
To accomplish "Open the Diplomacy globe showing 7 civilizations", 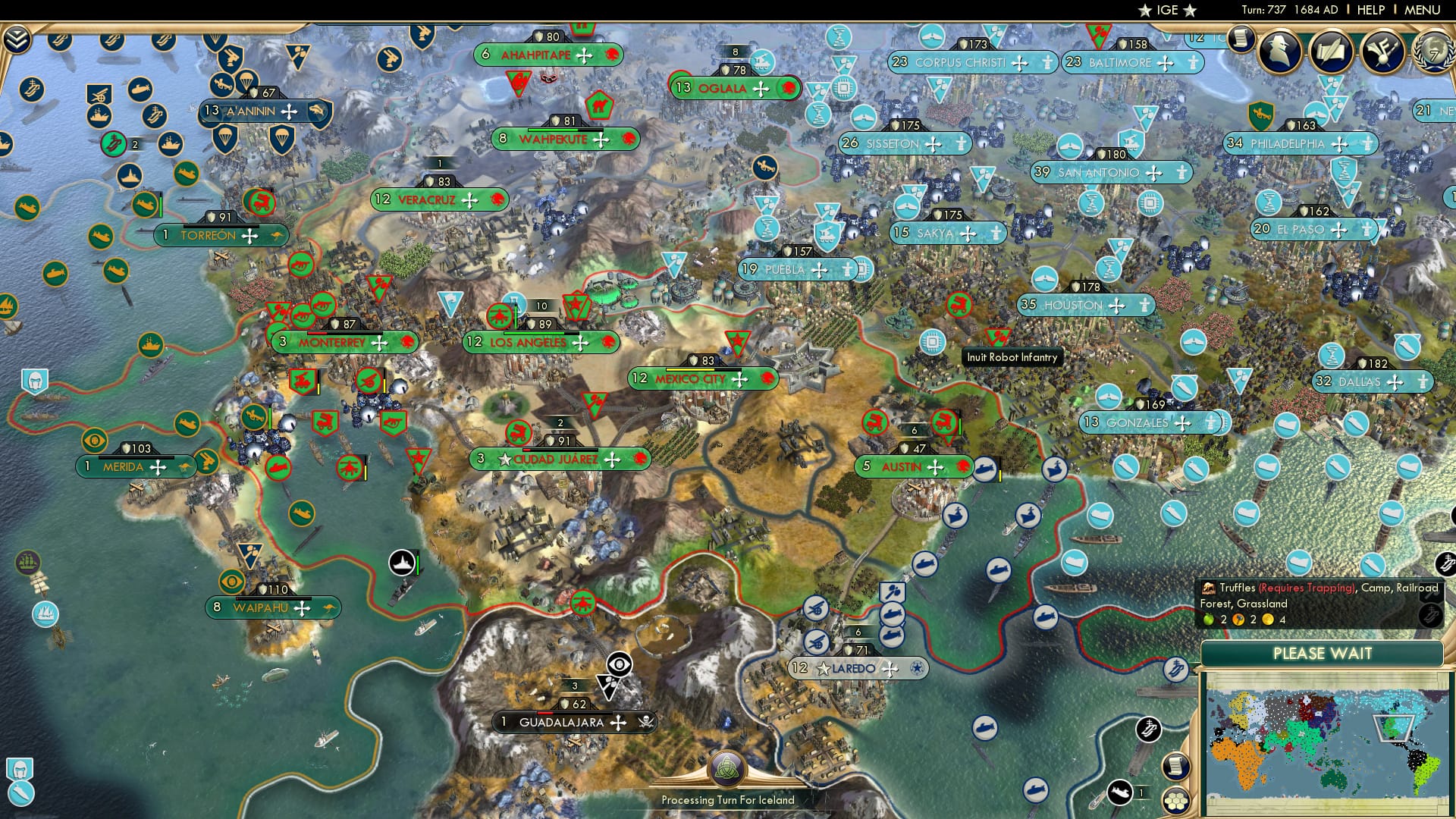I will pyautogui.click(x=1432, y=55).
